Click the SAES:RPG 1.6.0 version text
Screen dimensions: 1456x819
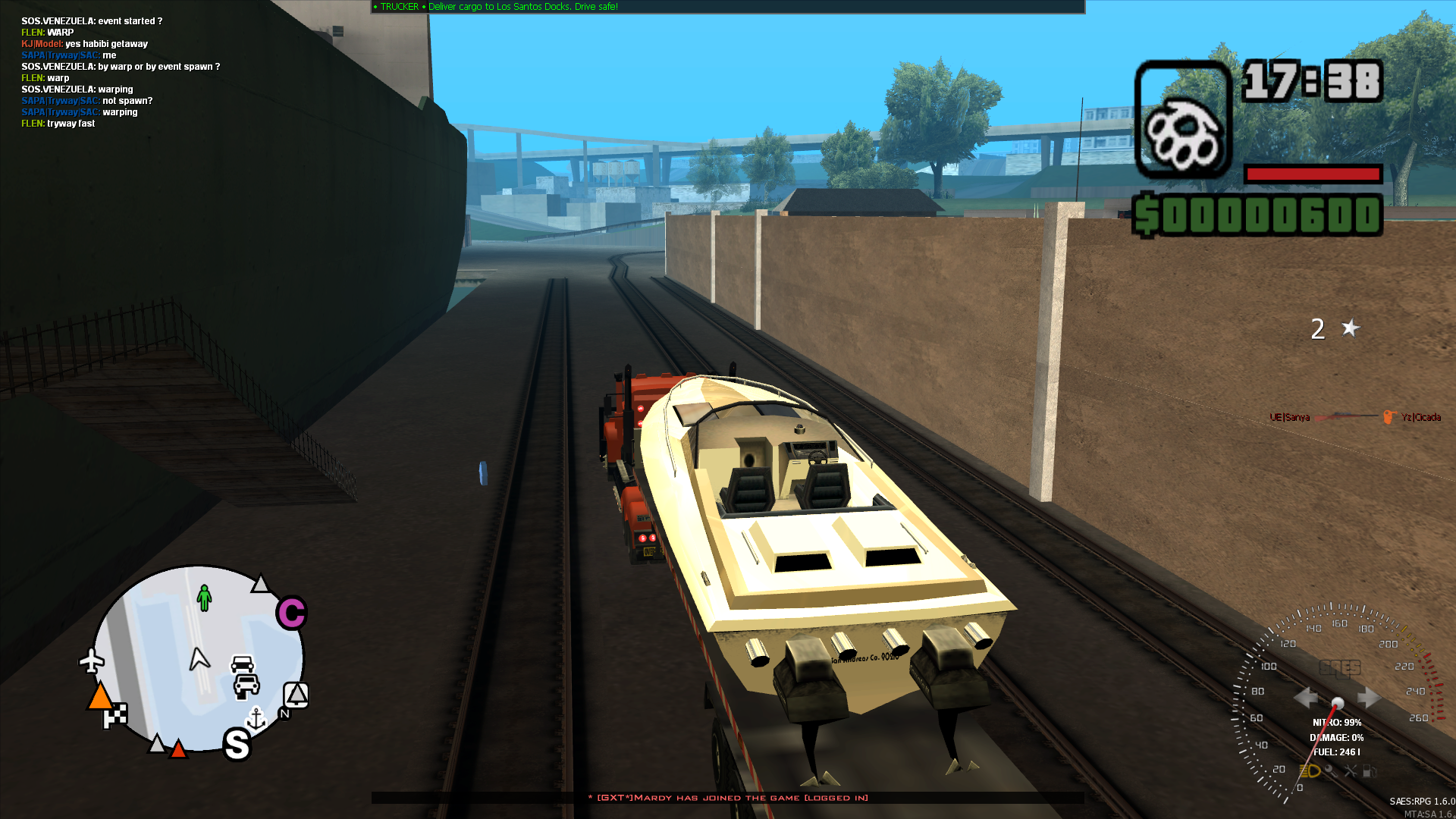coord(1423,801)
